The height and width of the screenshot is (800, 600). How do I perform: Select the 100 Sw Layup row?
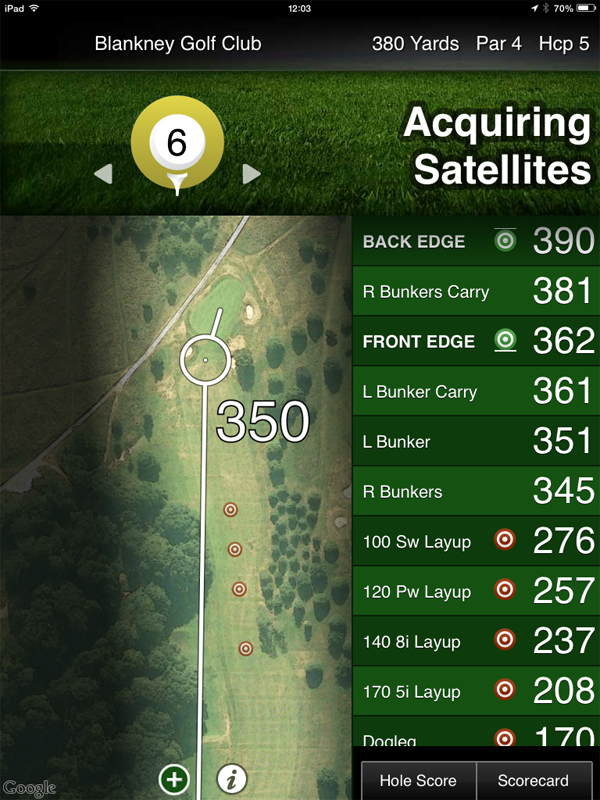tap(476, 541)
